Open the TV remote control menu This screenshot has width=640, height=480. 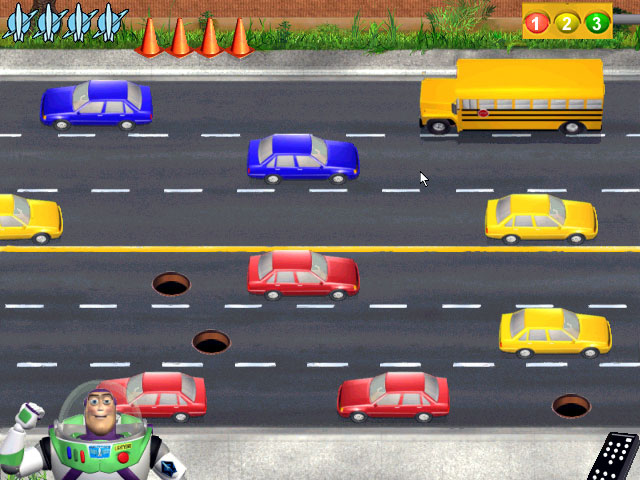pos(611,457)
